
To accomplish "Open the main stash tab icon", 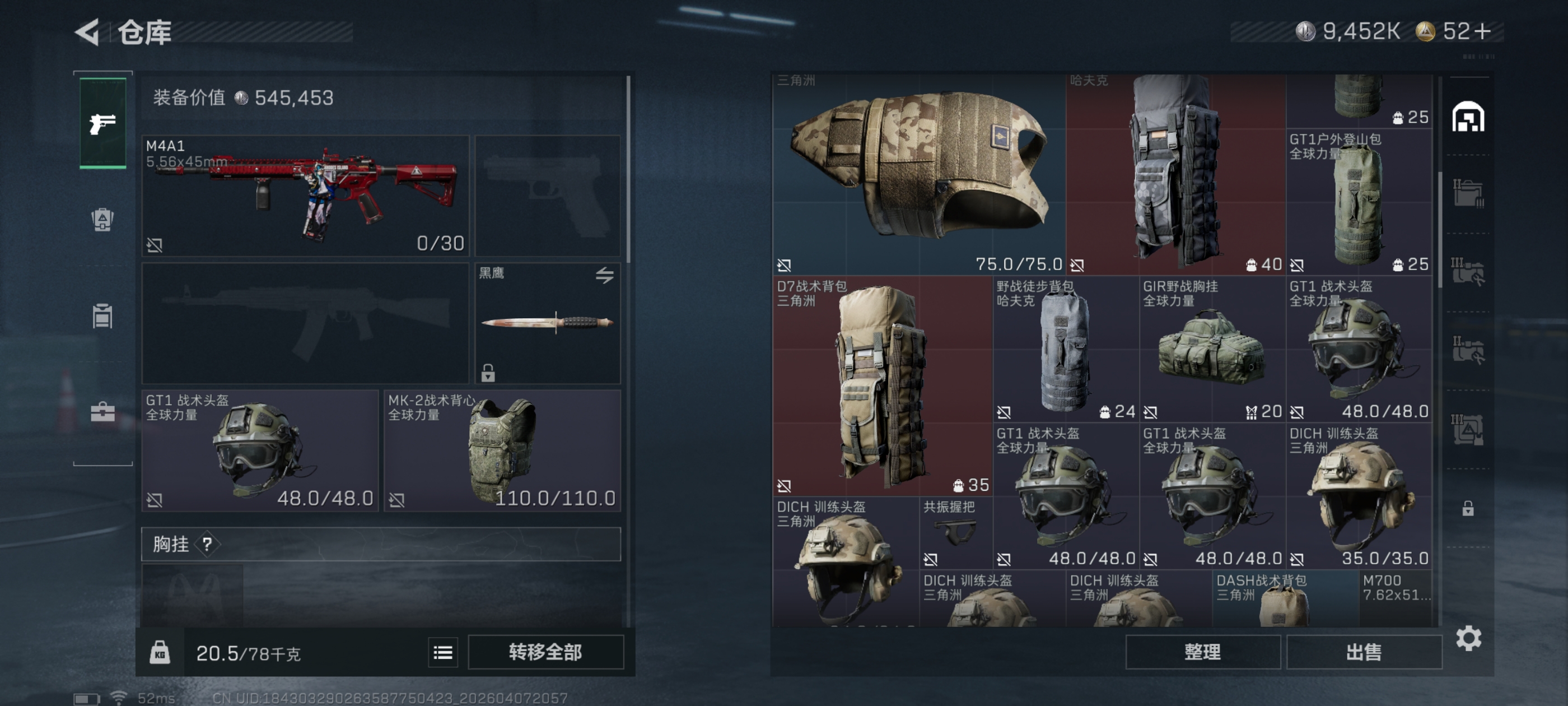I will 1468,117.
